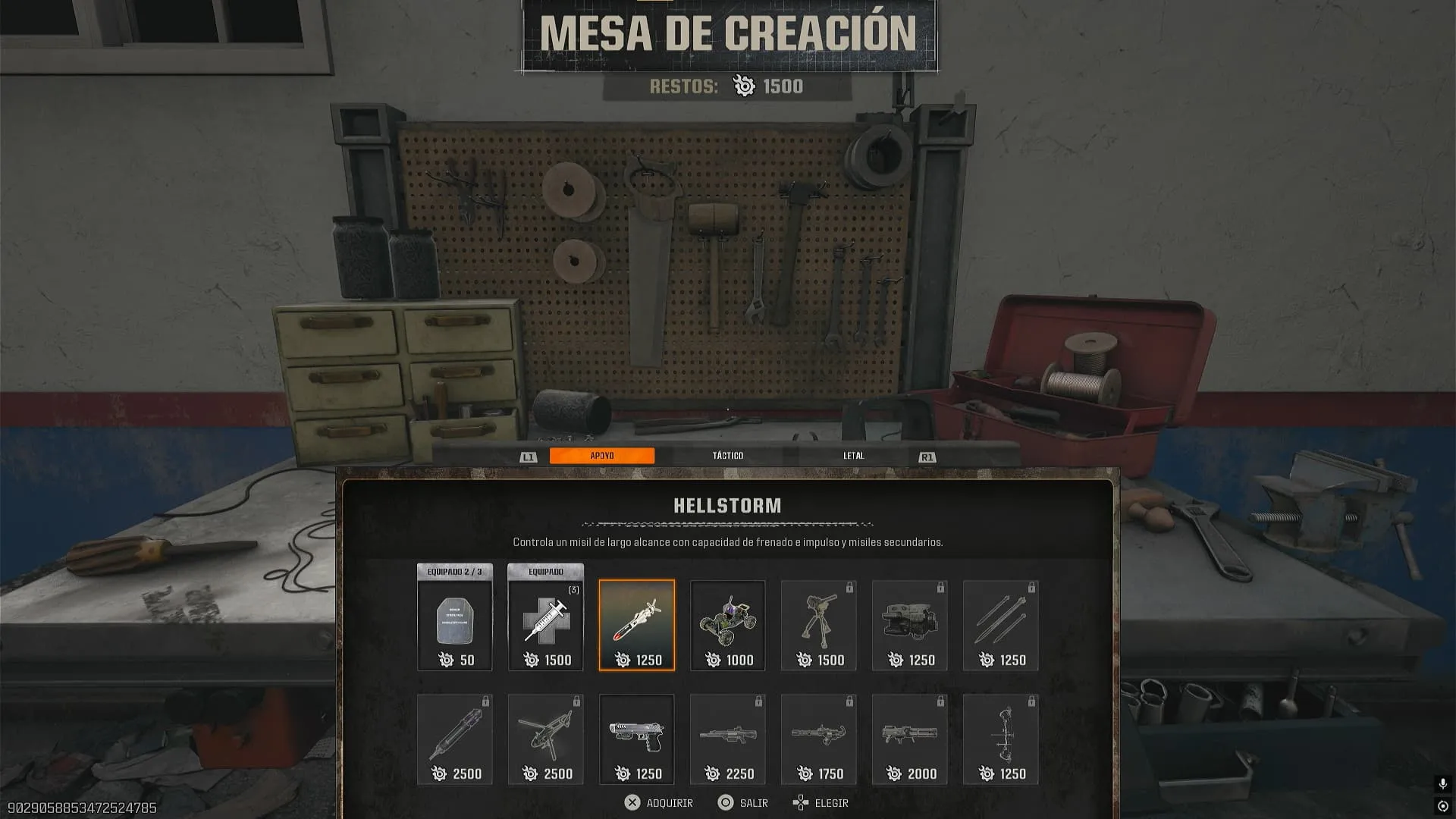Select the highlighted Hellstorm missile slot
Image resolution: width=1456 pixels, height=819 pixels.
[637, 626]
